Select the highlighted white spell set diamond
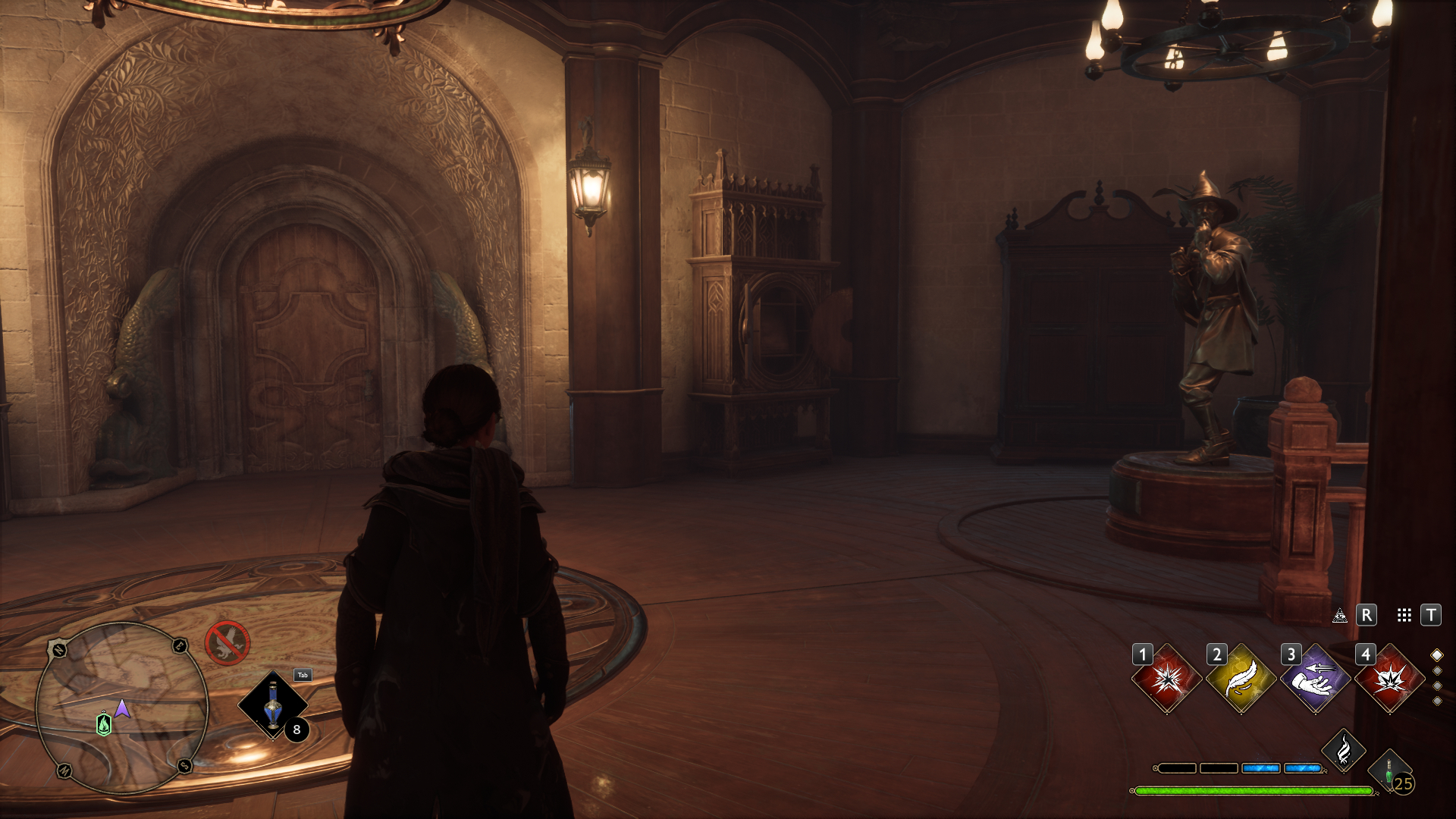This screenshot has width=1456, height=819. coord(1436,655)
